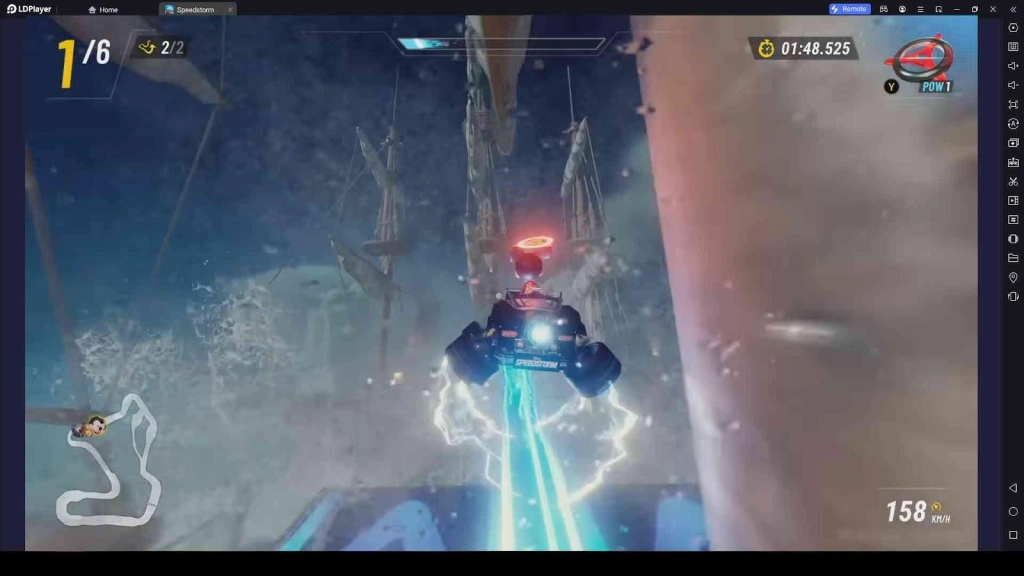Activate the POW 1 skill icon

pos(922,62)
